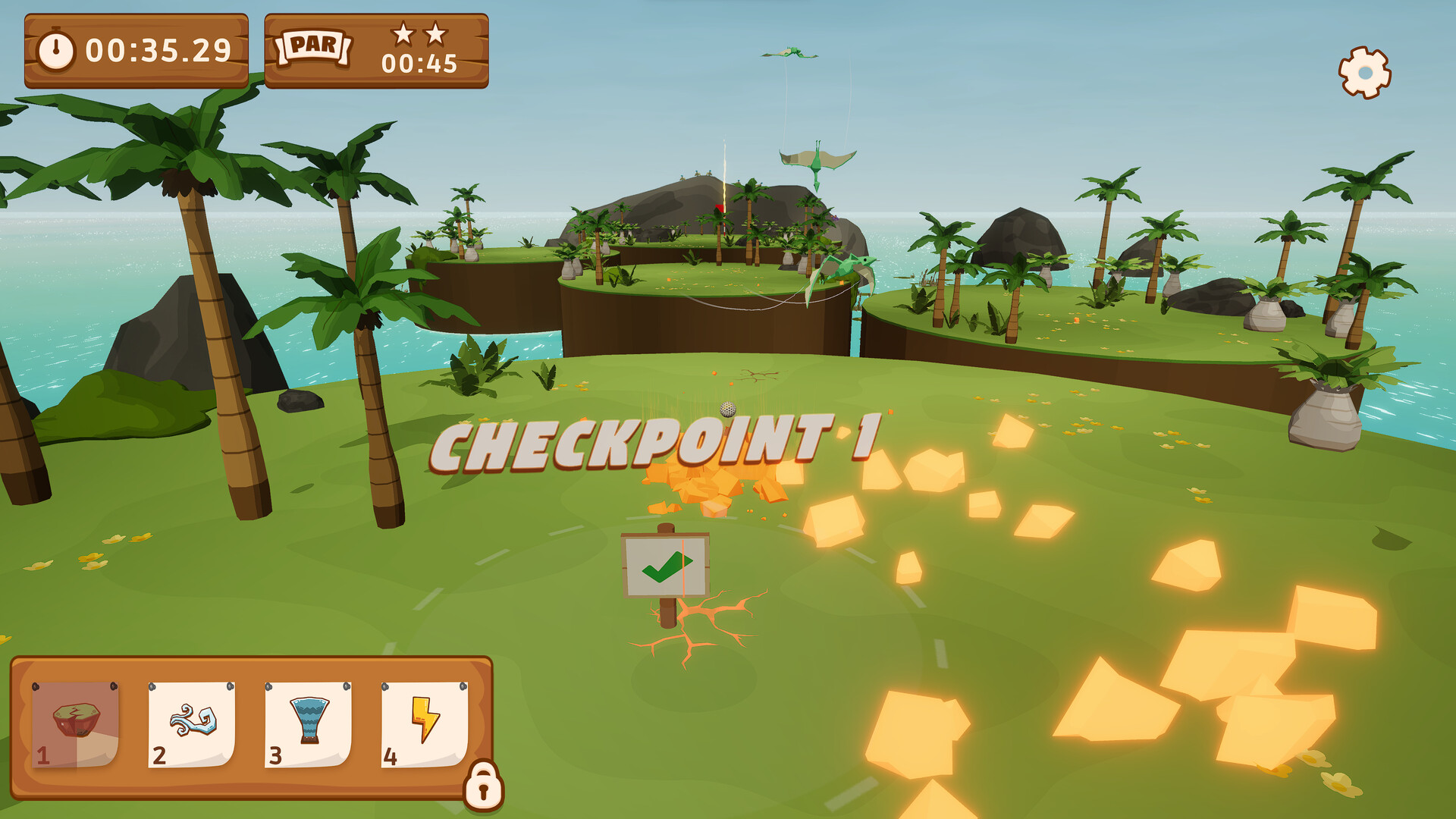
Task: Click the stopwatch icon on the timer panel
Action: pyautogui.click(x=56, y=48)
